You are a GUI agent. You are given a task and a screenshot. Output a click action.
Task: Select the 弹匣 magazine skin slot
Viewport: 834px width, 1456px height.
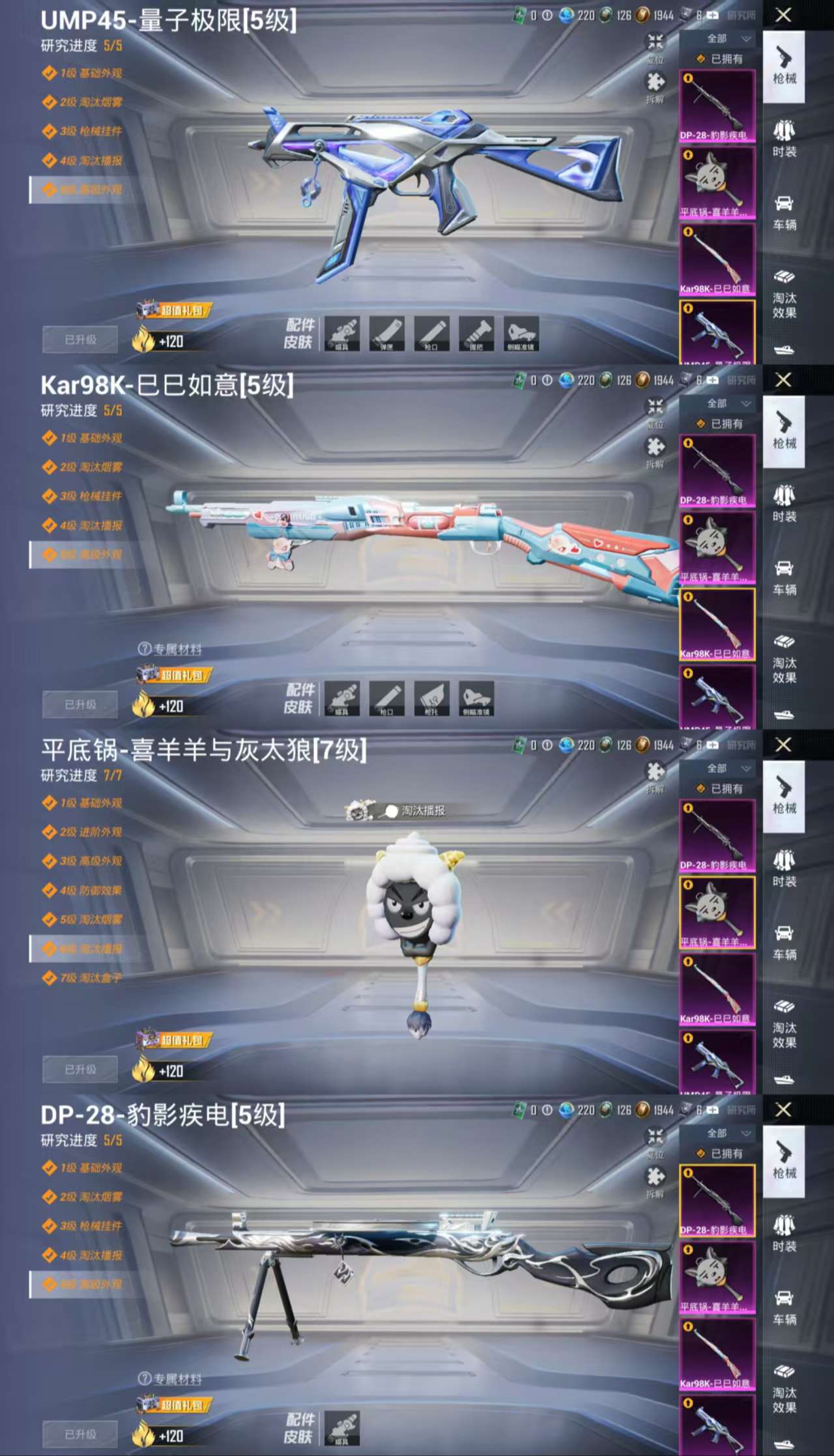coord(386,334)
